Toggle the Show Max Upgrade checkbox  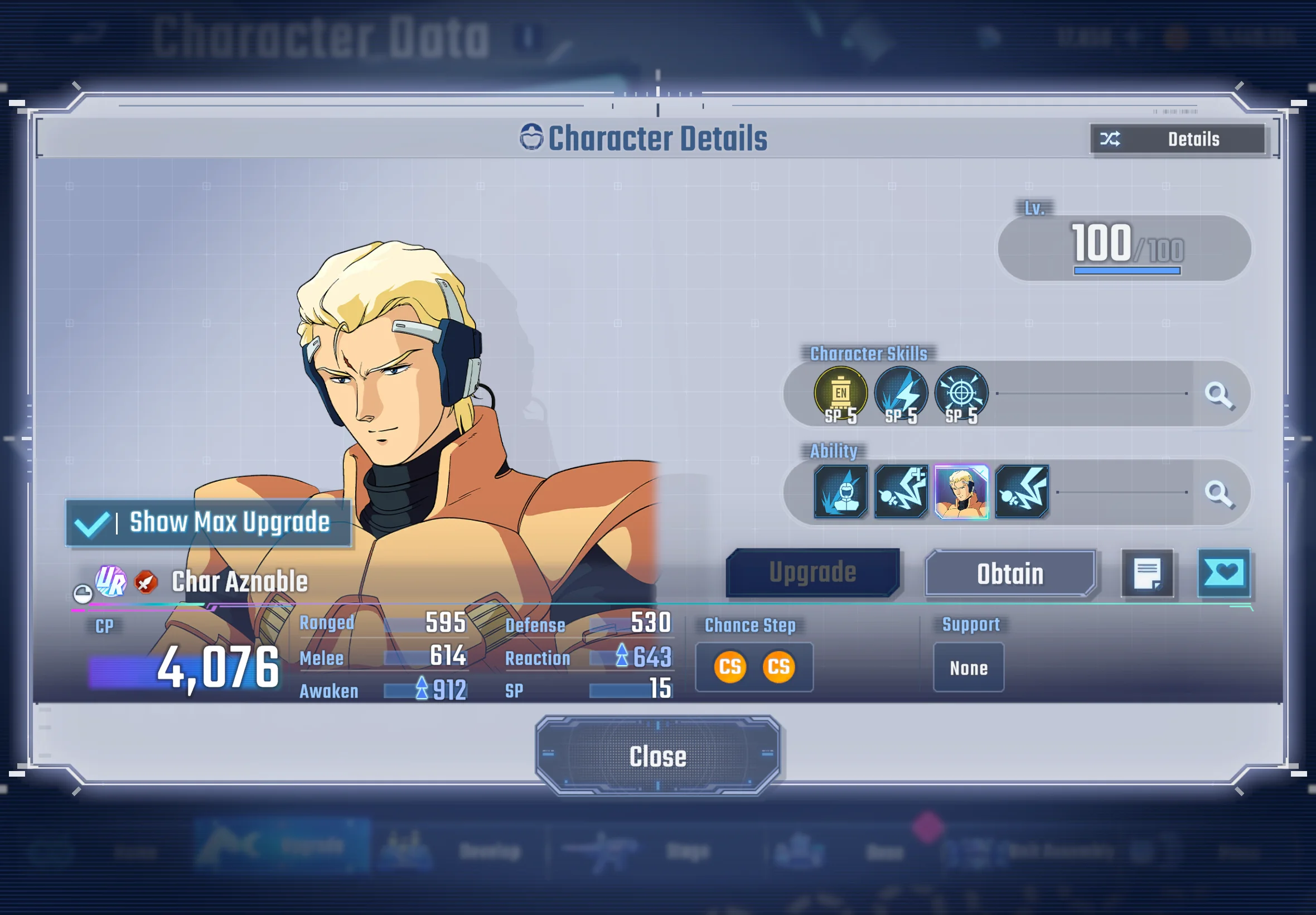[93, 523]
